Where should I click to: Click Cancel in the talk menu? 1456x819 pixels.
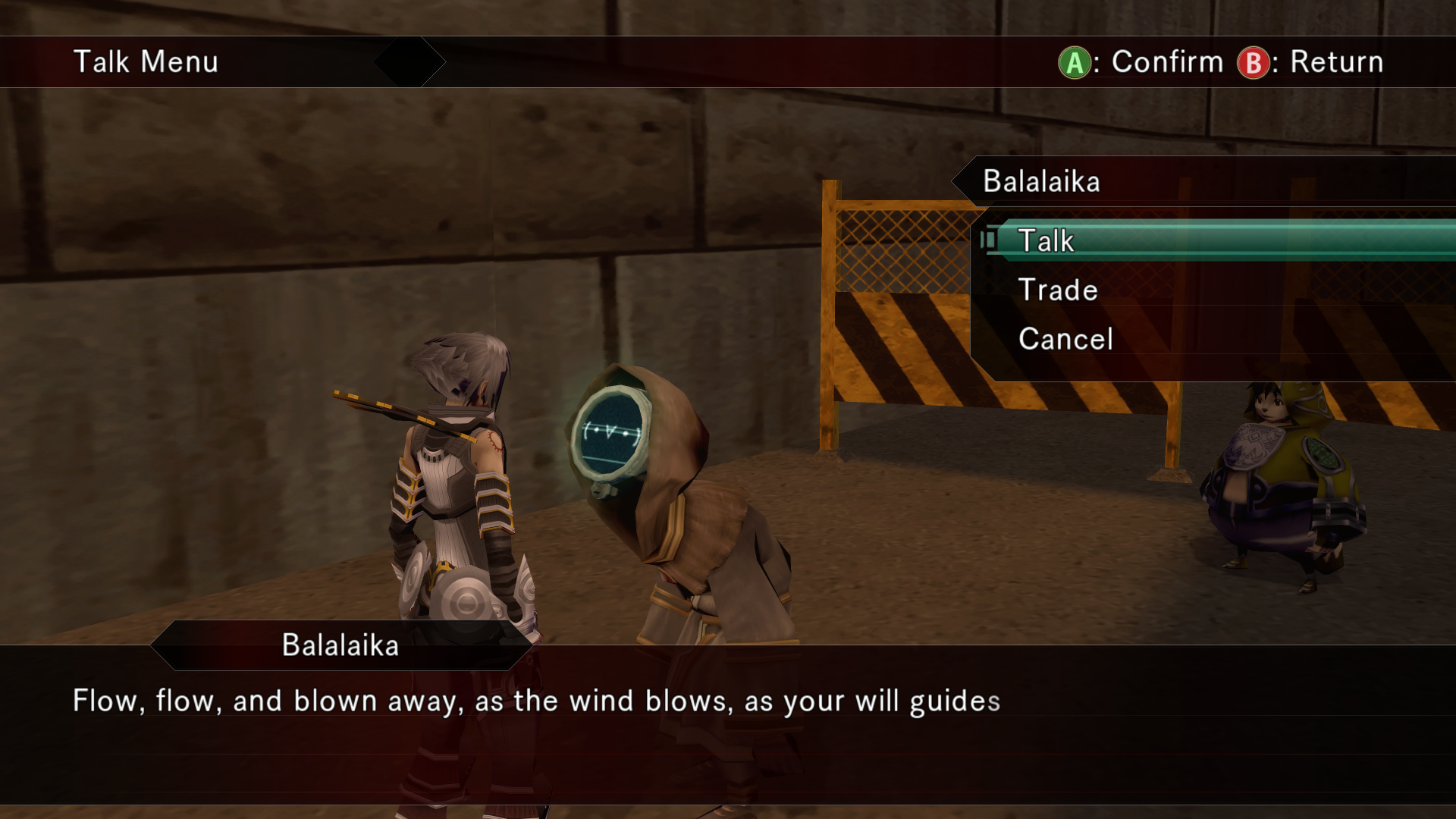[1065, 339]
